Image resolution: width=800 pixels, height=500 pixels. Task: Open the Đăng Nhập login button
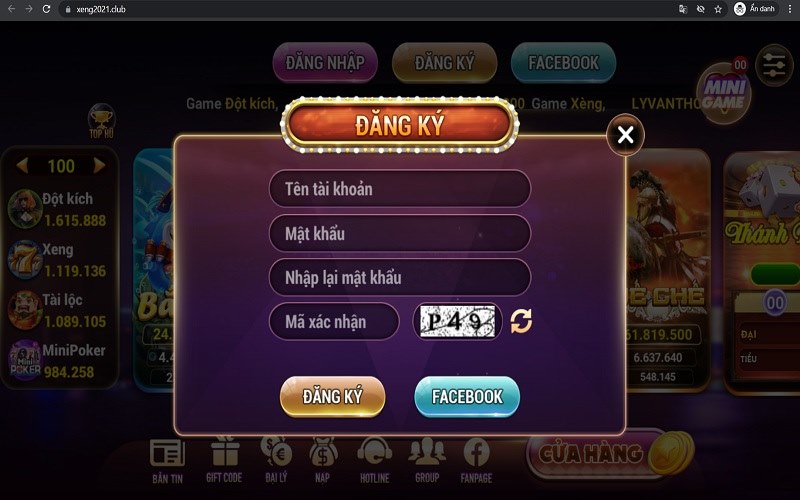[325, 62]
